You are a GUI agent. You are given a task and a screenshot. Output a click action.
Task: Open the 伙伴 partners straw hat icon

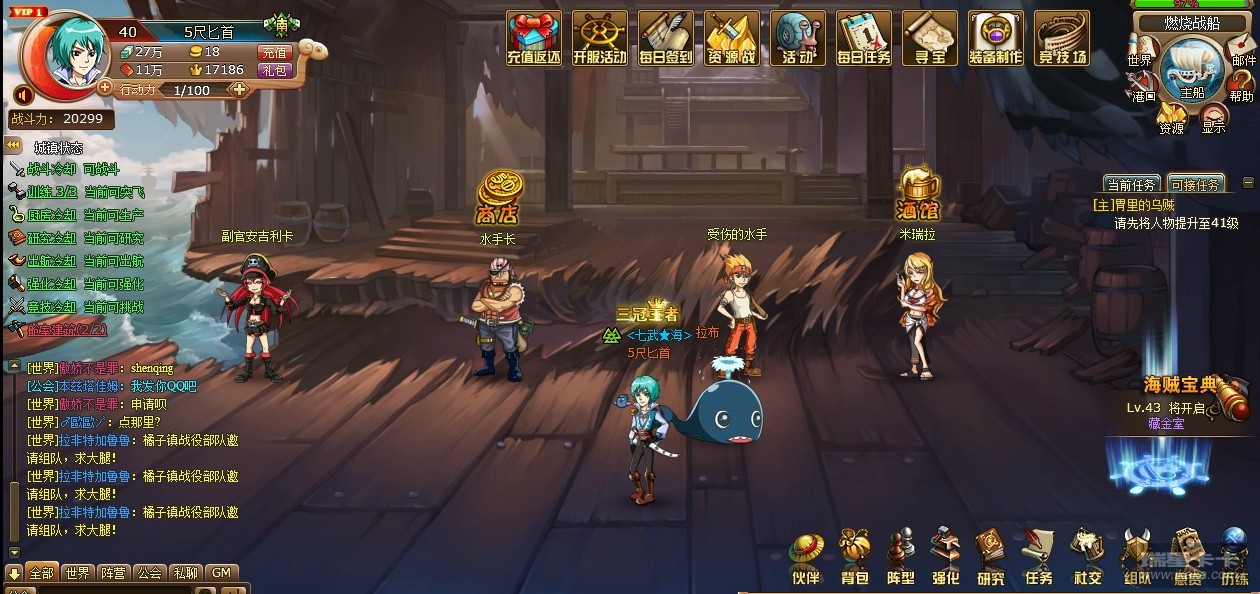click(805, 557)
